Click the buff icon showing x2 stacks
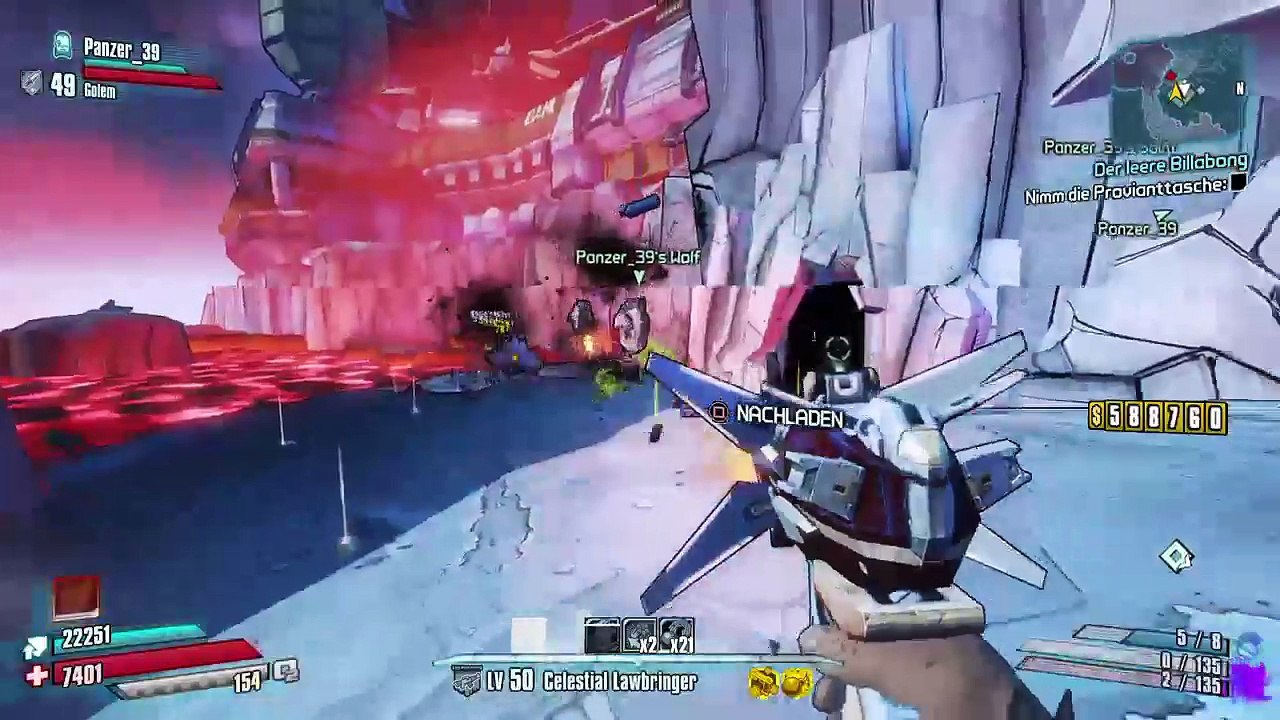Viewport: 1280px width, 720px height. pos(640,636)
